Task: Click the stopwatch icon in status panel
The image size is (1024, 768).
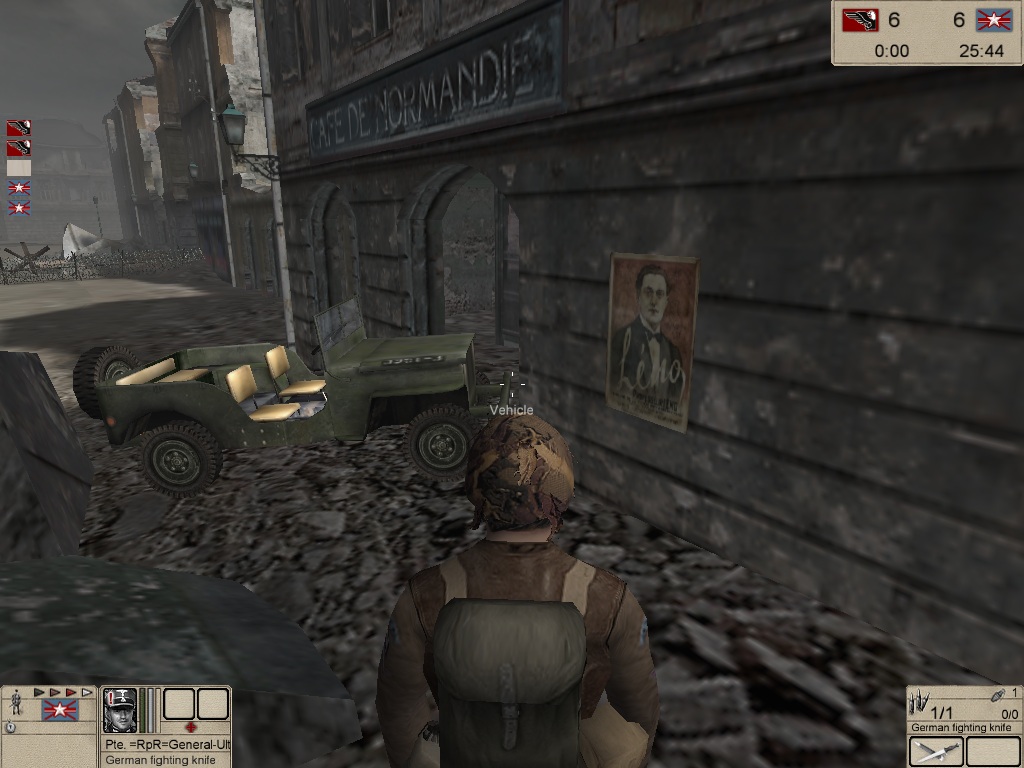Action: (10, 727)
